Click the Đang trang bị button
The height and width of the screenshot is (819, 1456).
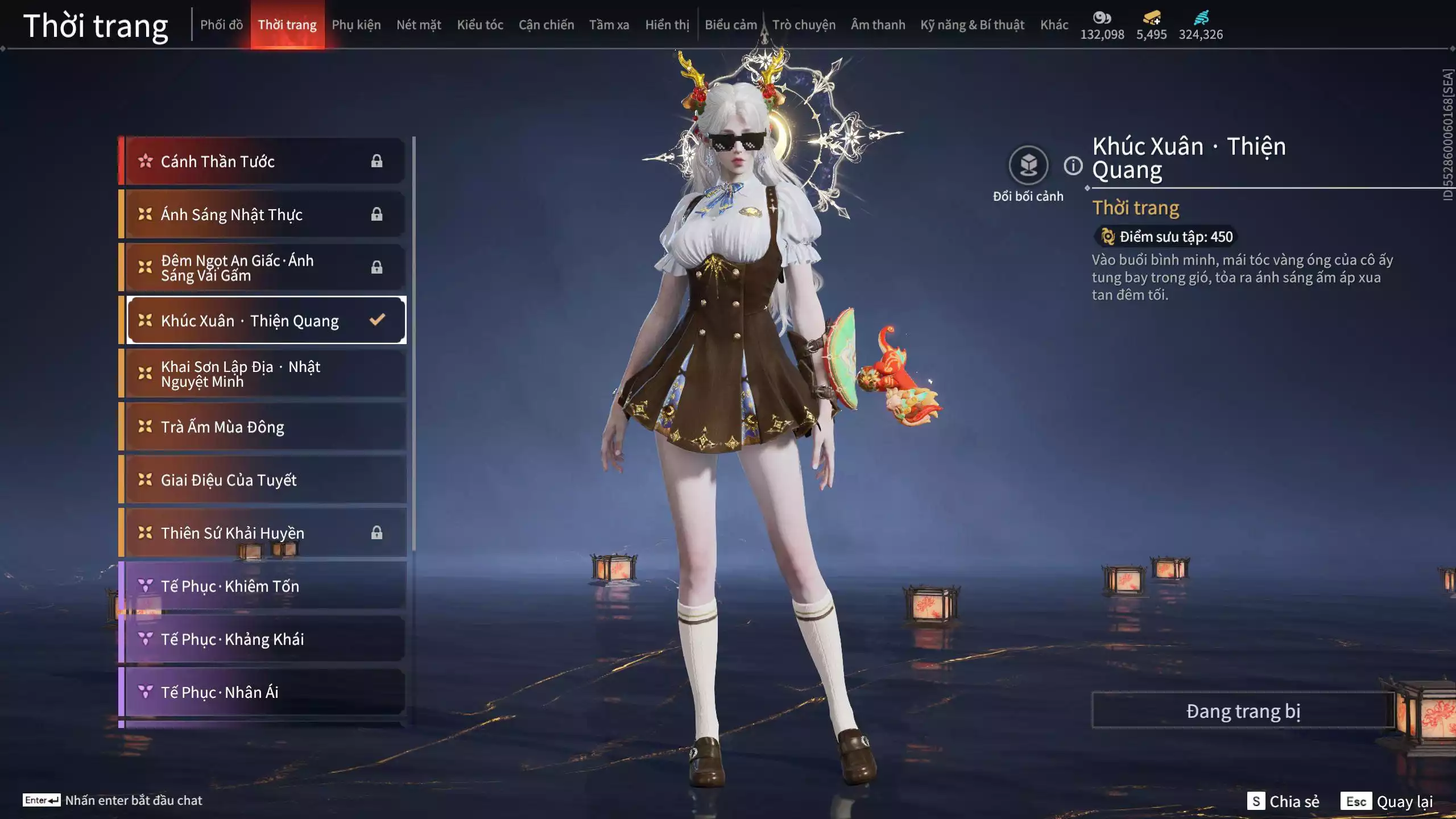click(x=1243, y=711)
